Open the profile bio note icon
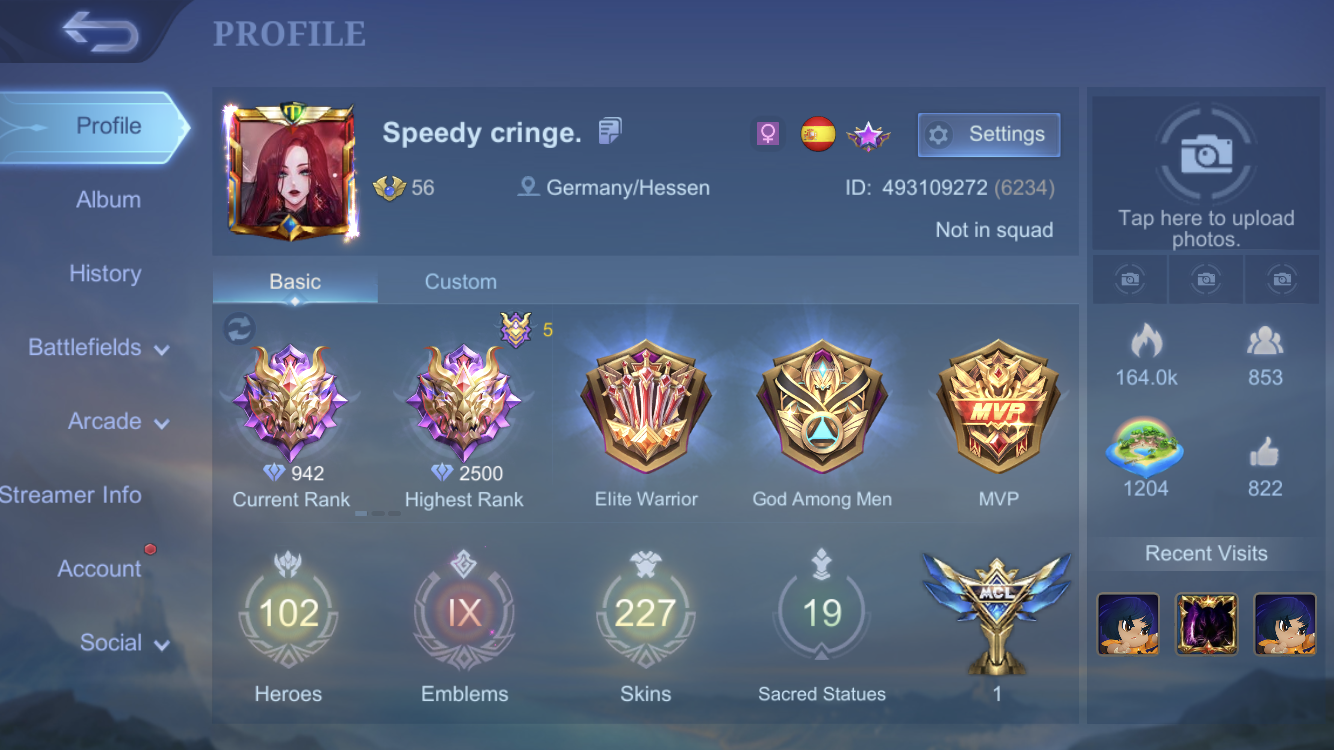 pos(608,130)
